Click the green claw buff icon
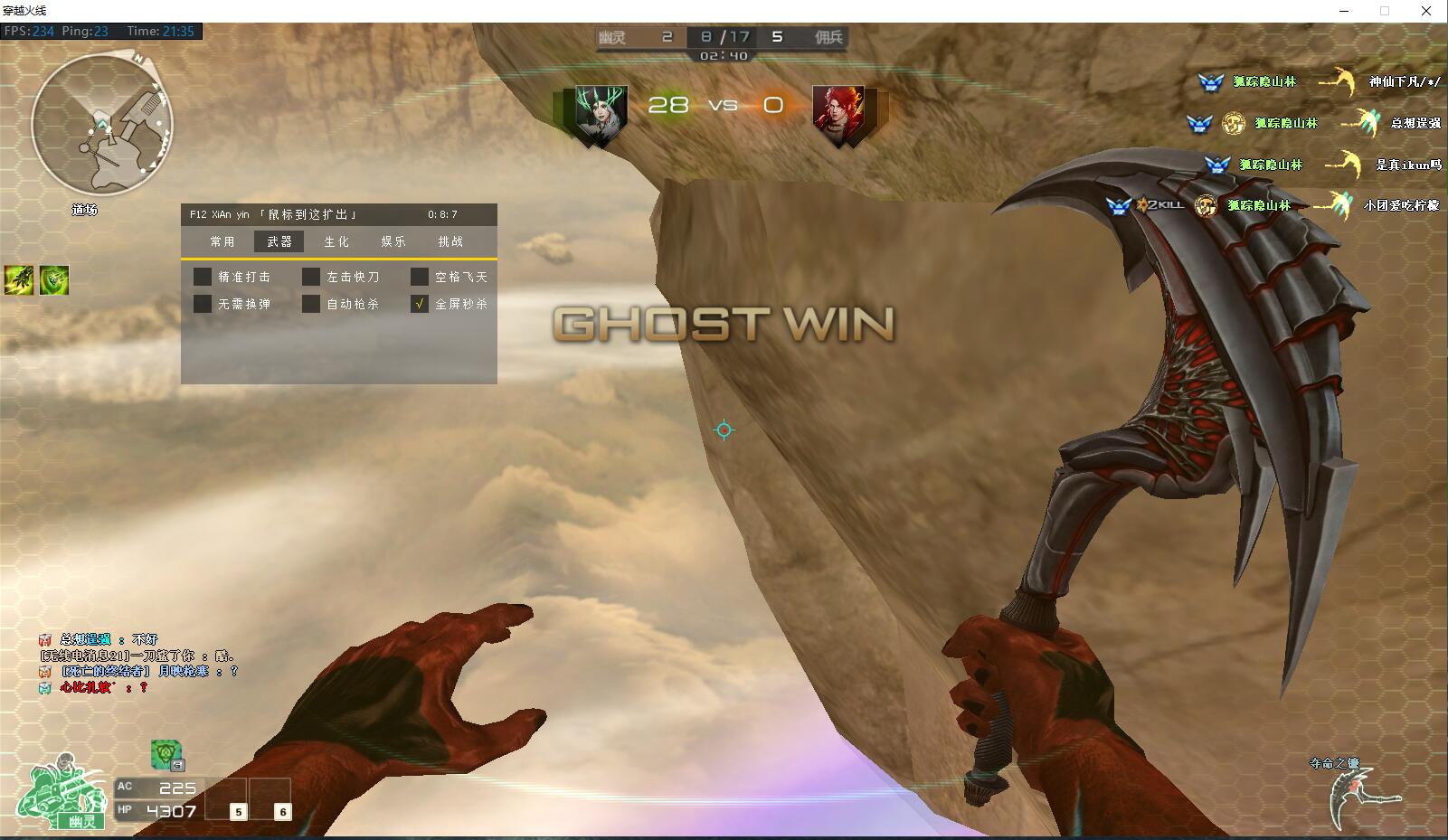 pyautogui.click(x=19, y=280)
